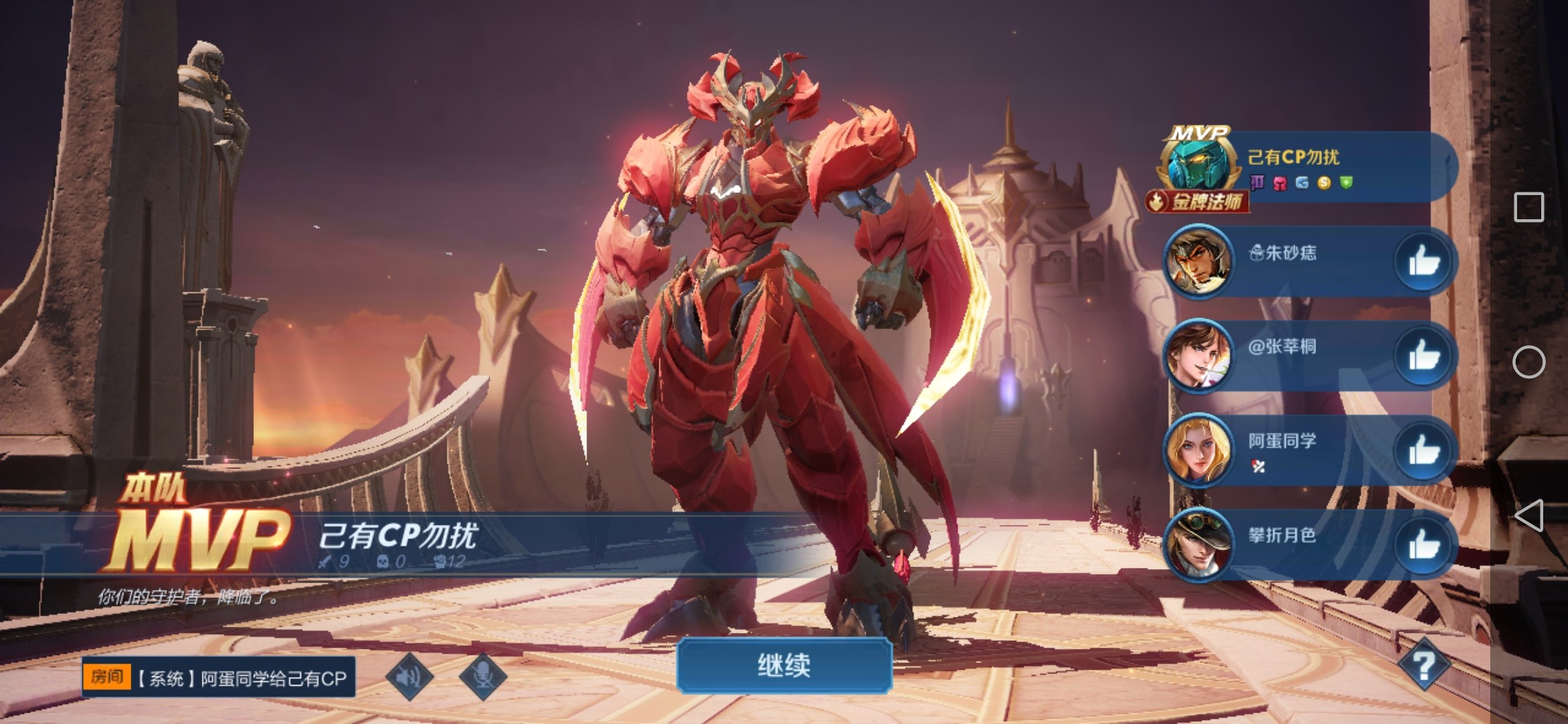Click the 继续 continue button
Viewport: 1568px width, 724px height.
(x=784, y=666)
